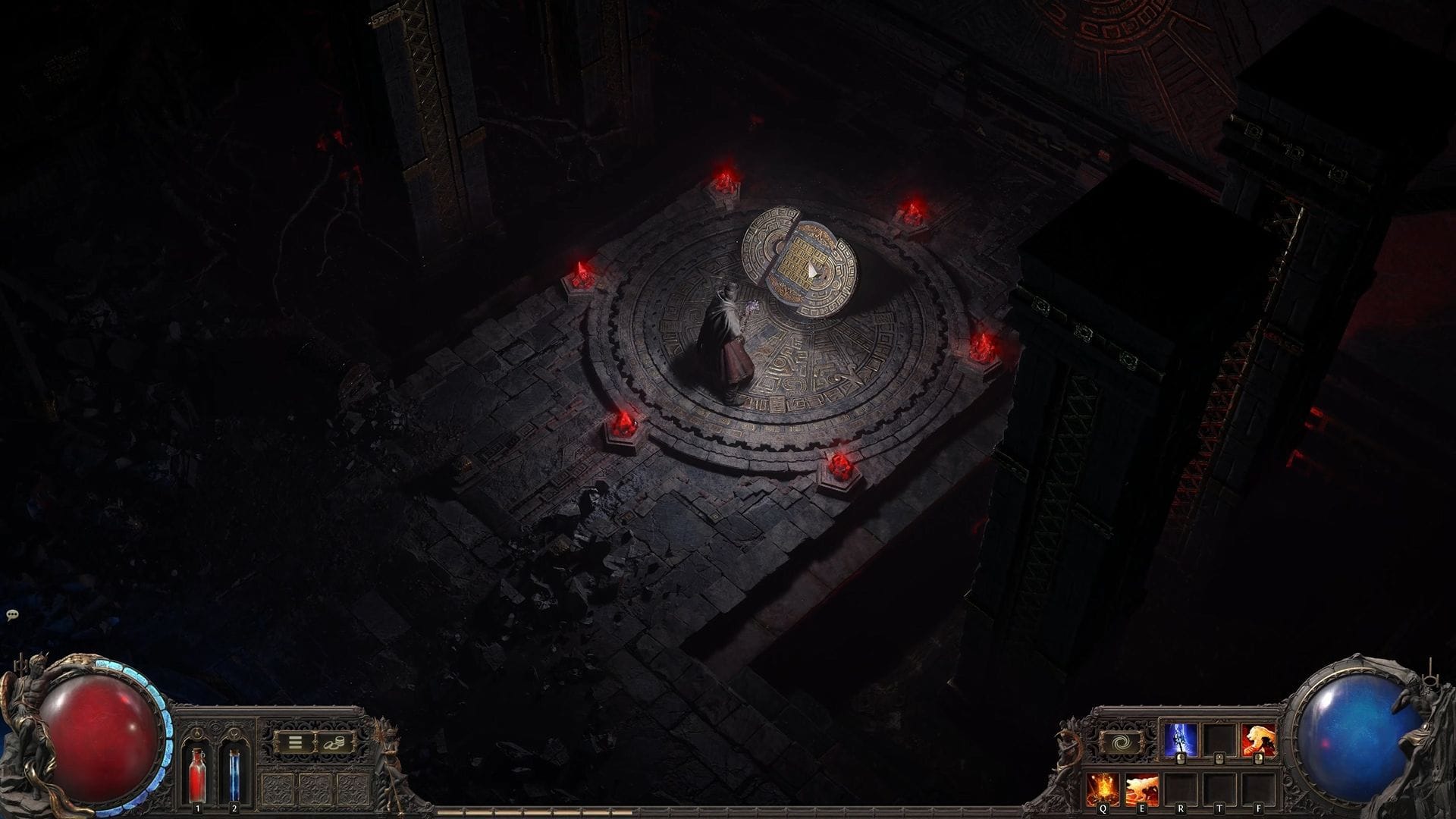Open the game menu via the three-lines icon

[x=295, y=742]
